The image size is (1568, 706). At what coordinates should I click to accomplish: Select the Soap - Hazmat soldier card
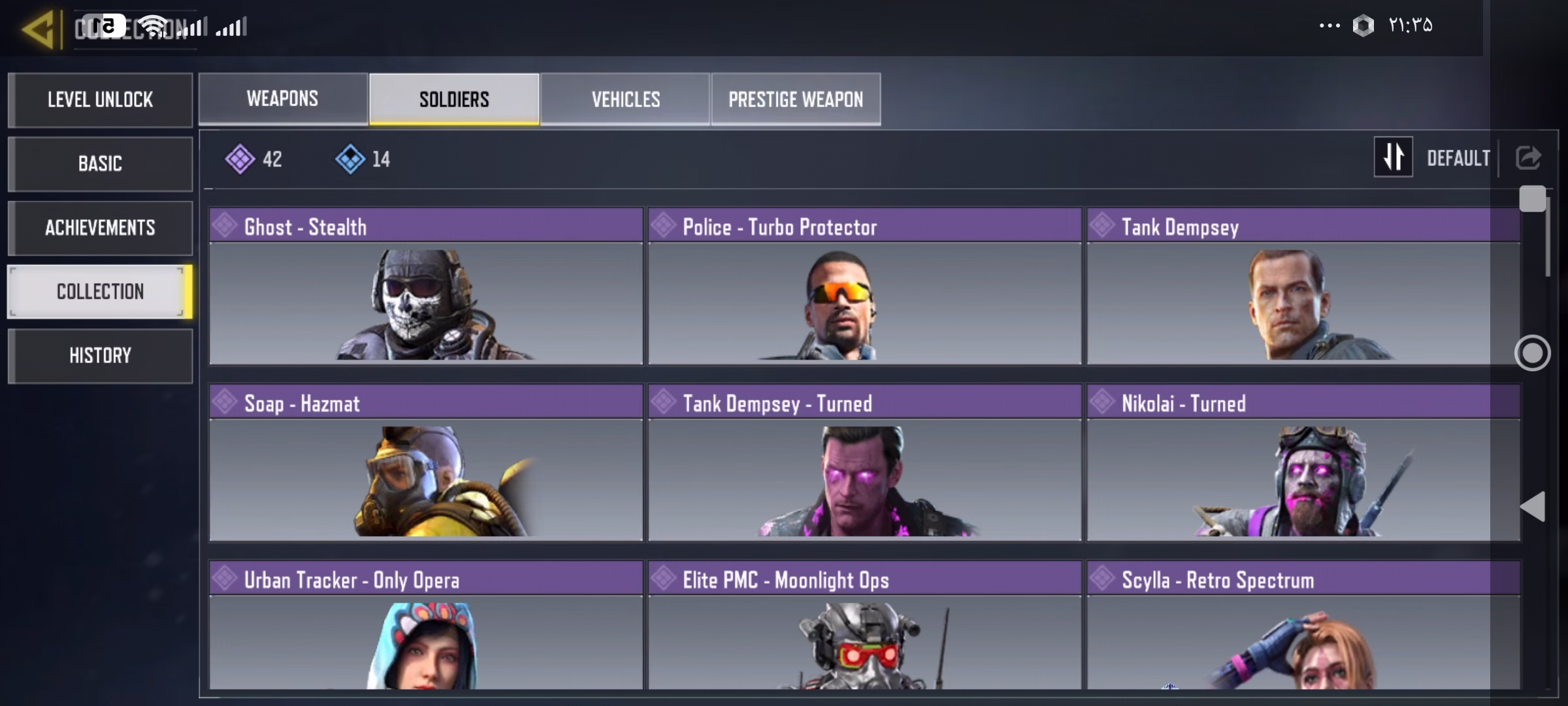point(426,463)
